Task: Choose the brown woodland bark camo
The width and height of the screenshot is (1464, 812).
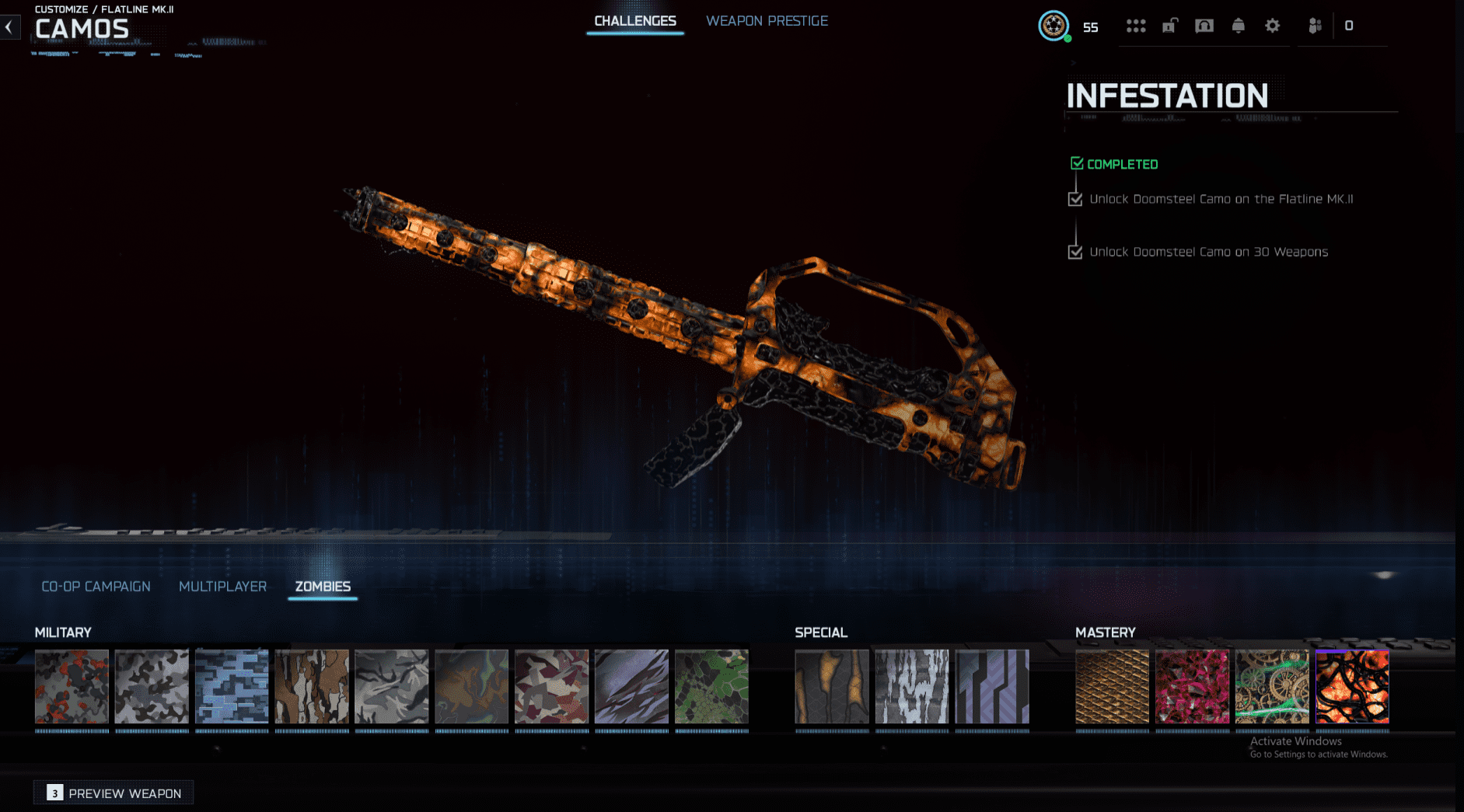Action: click(x=312, y=687)
